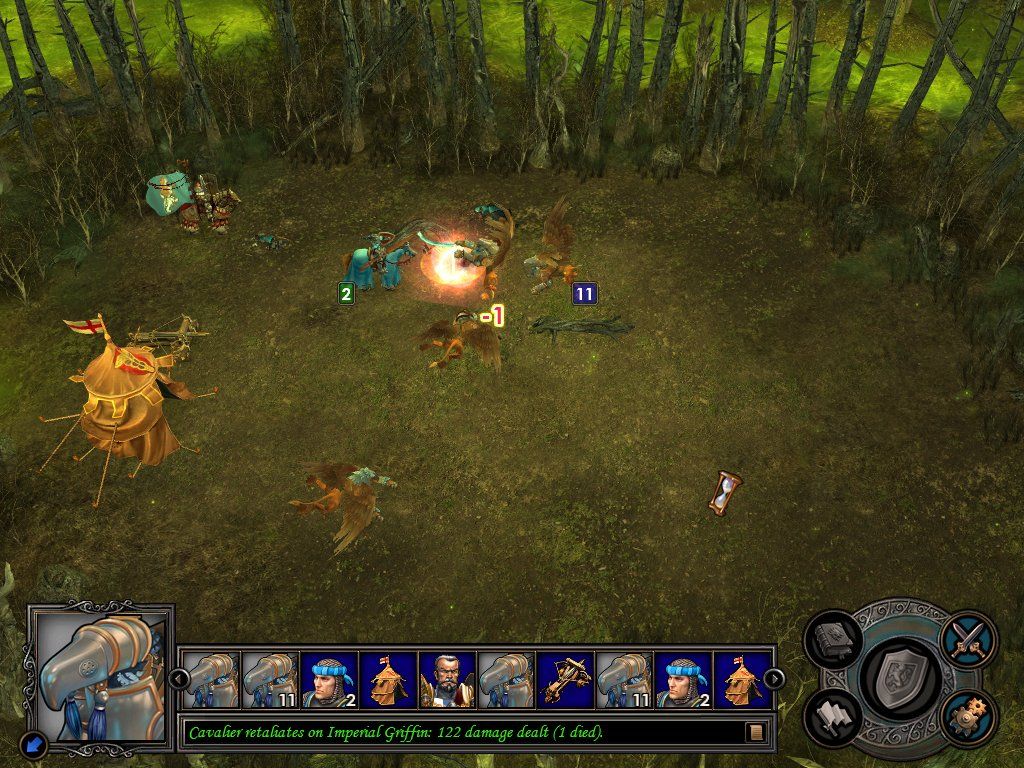The image size is (1024, 768).
Task: Click the white flags surrender button
Action: (x=833, y=716)
